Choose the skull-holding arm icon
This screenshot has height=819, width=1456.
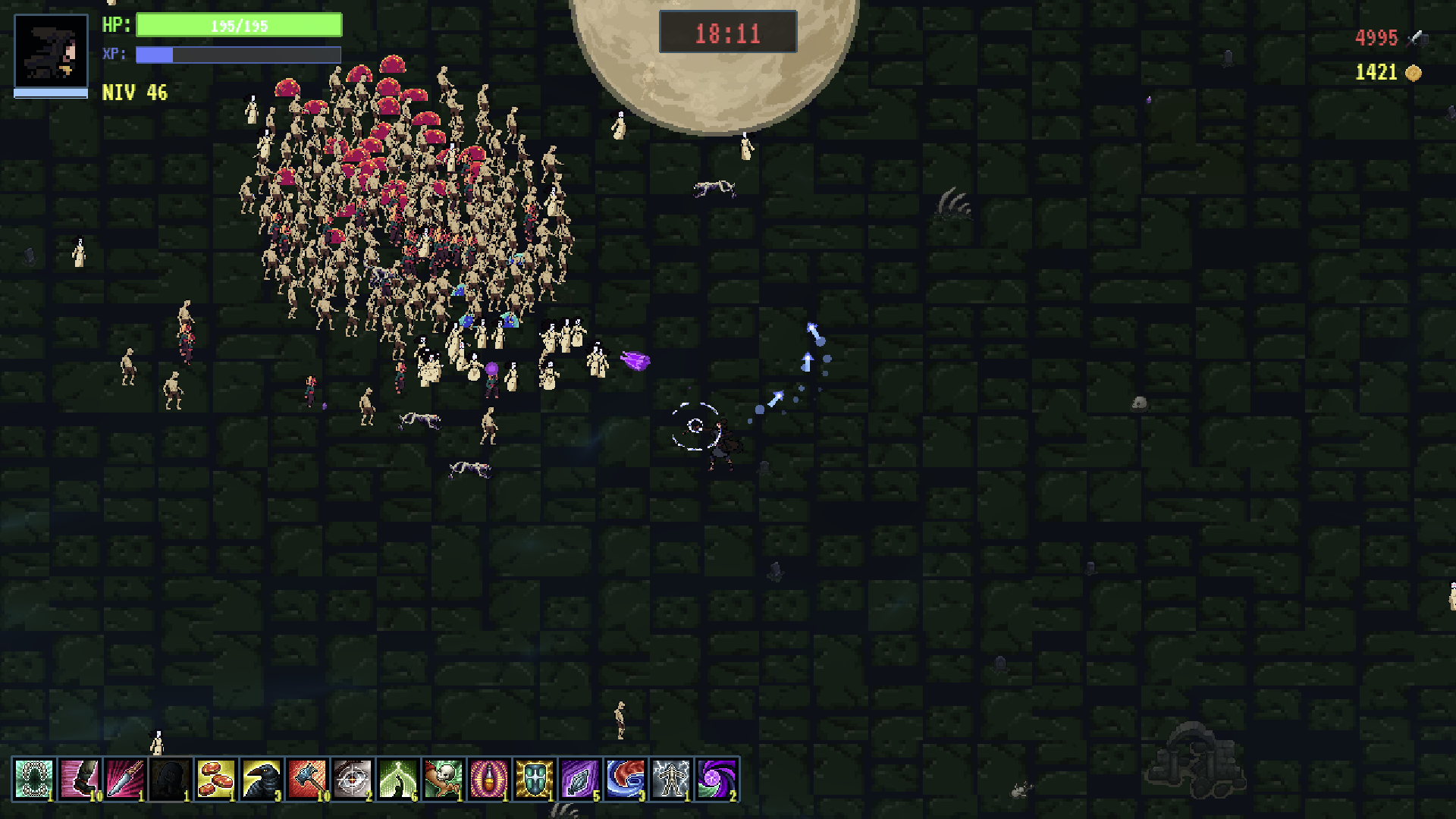444,779
